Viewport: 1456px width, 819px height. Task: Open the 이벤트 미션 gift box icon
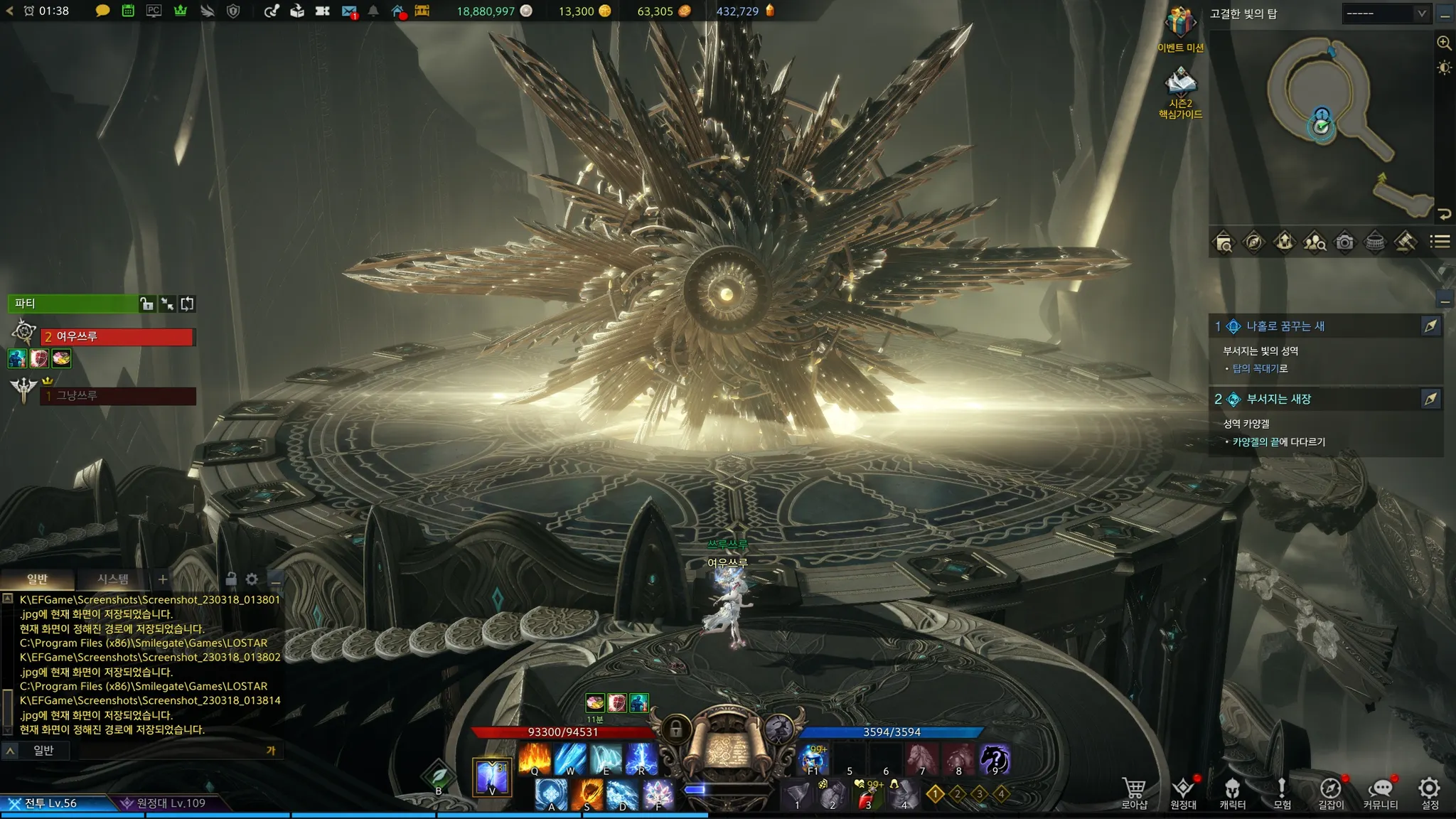point(1180,25)
